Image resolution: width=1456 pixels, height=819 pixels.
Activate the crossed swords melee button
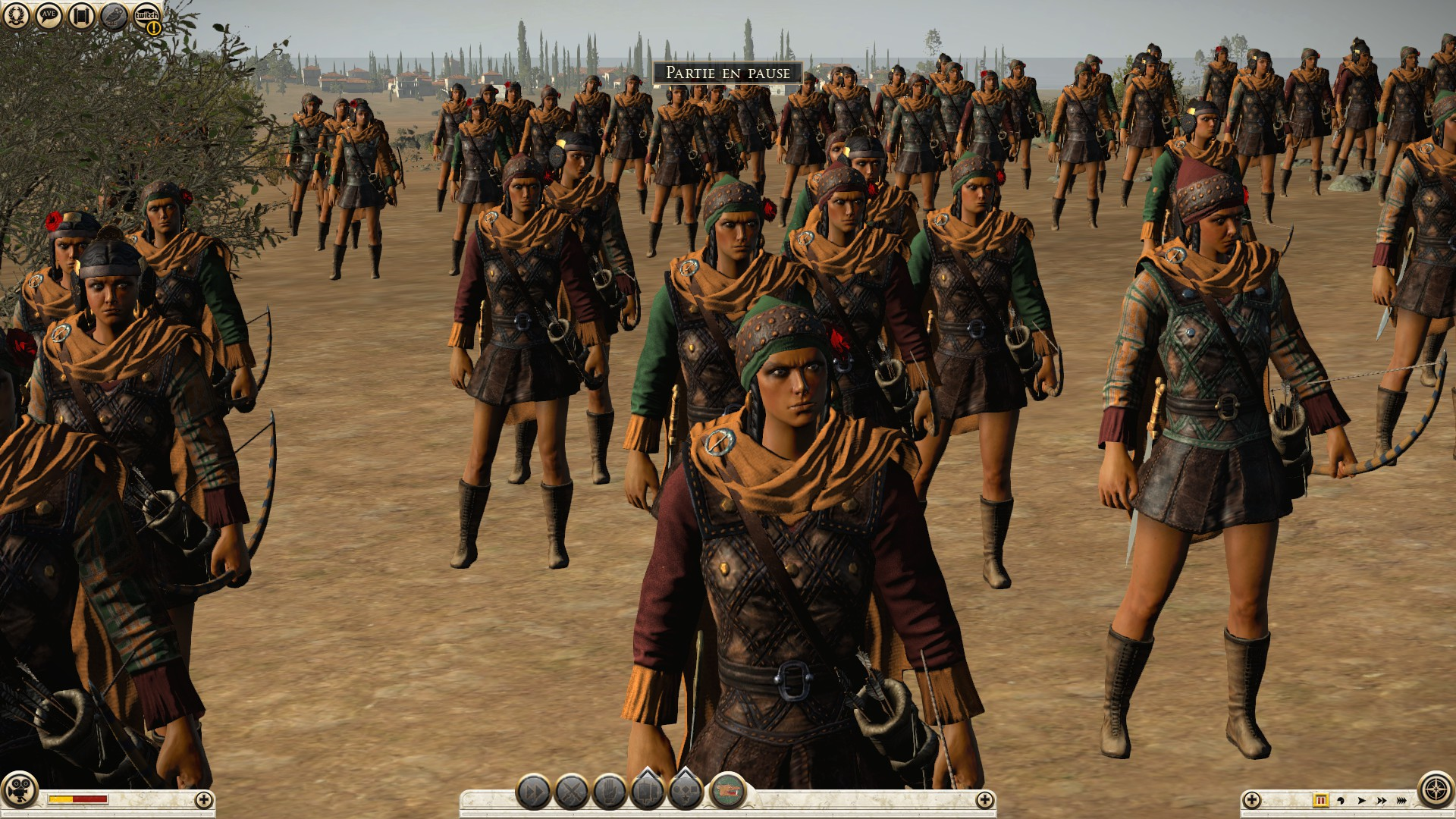(572, 793)
